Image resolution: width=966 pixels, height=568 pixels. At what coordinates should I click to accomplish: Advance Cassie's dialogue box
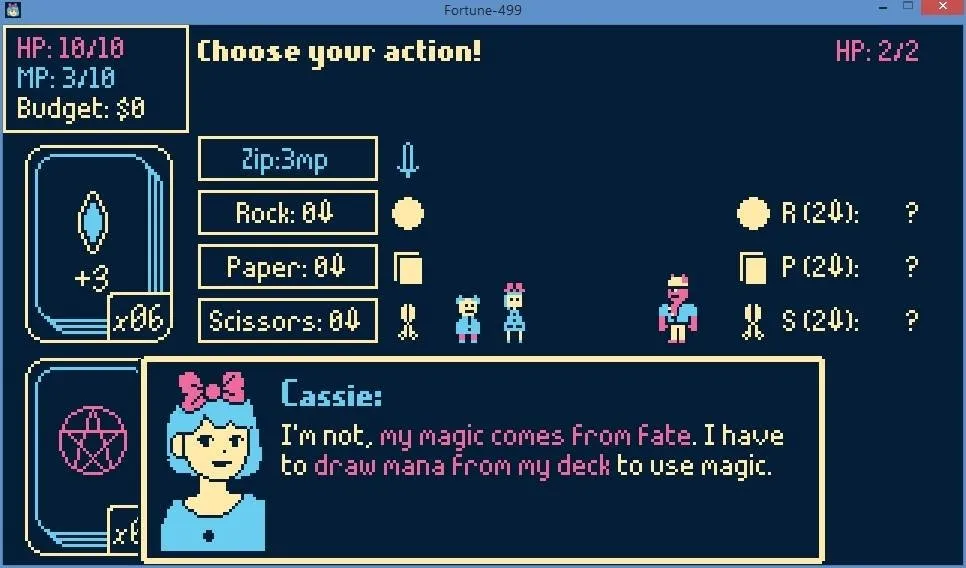click(483, 459)
